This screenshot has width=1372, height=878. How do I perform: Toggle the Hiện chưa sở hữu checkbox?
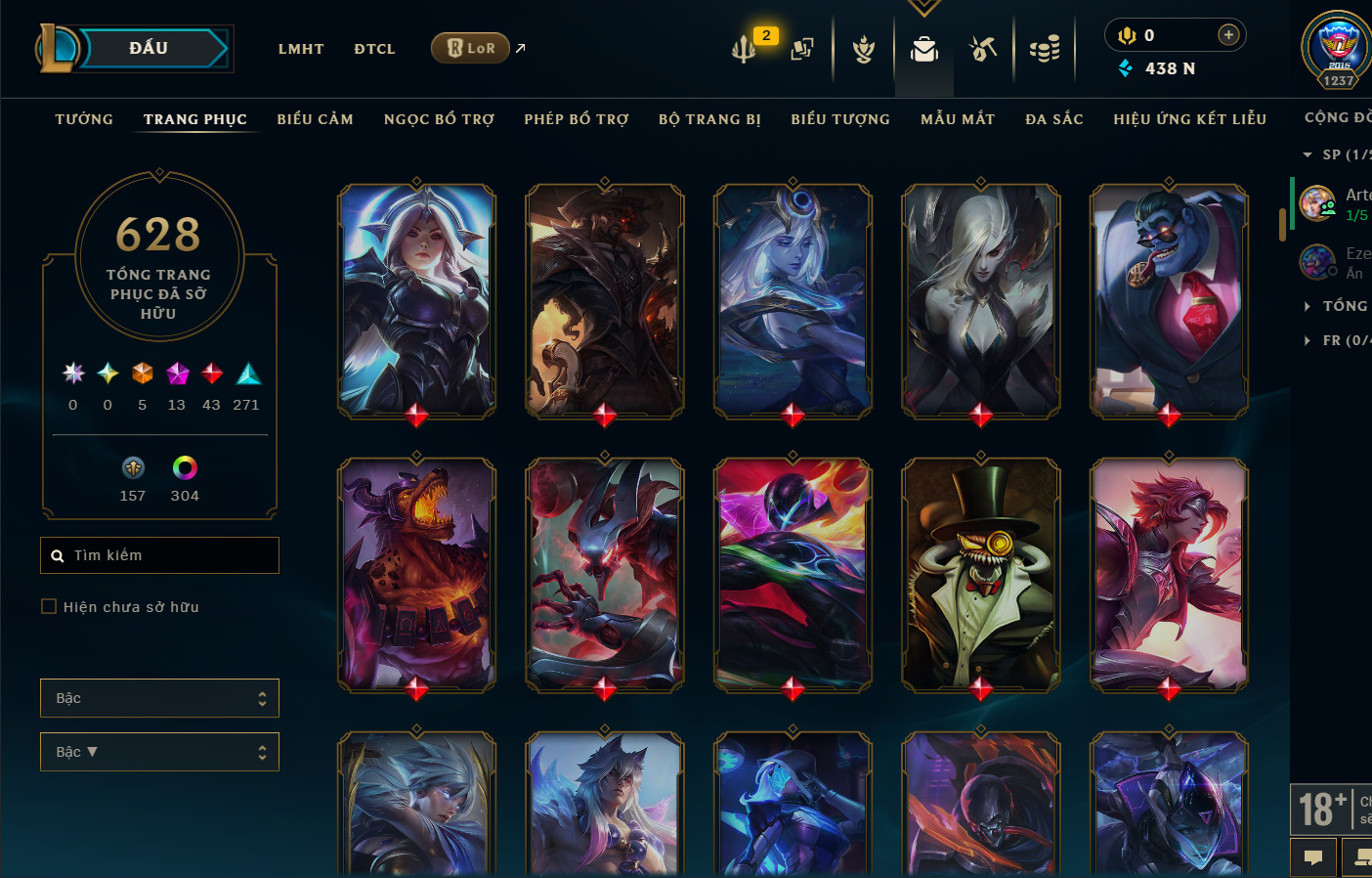tap(49, 606)
